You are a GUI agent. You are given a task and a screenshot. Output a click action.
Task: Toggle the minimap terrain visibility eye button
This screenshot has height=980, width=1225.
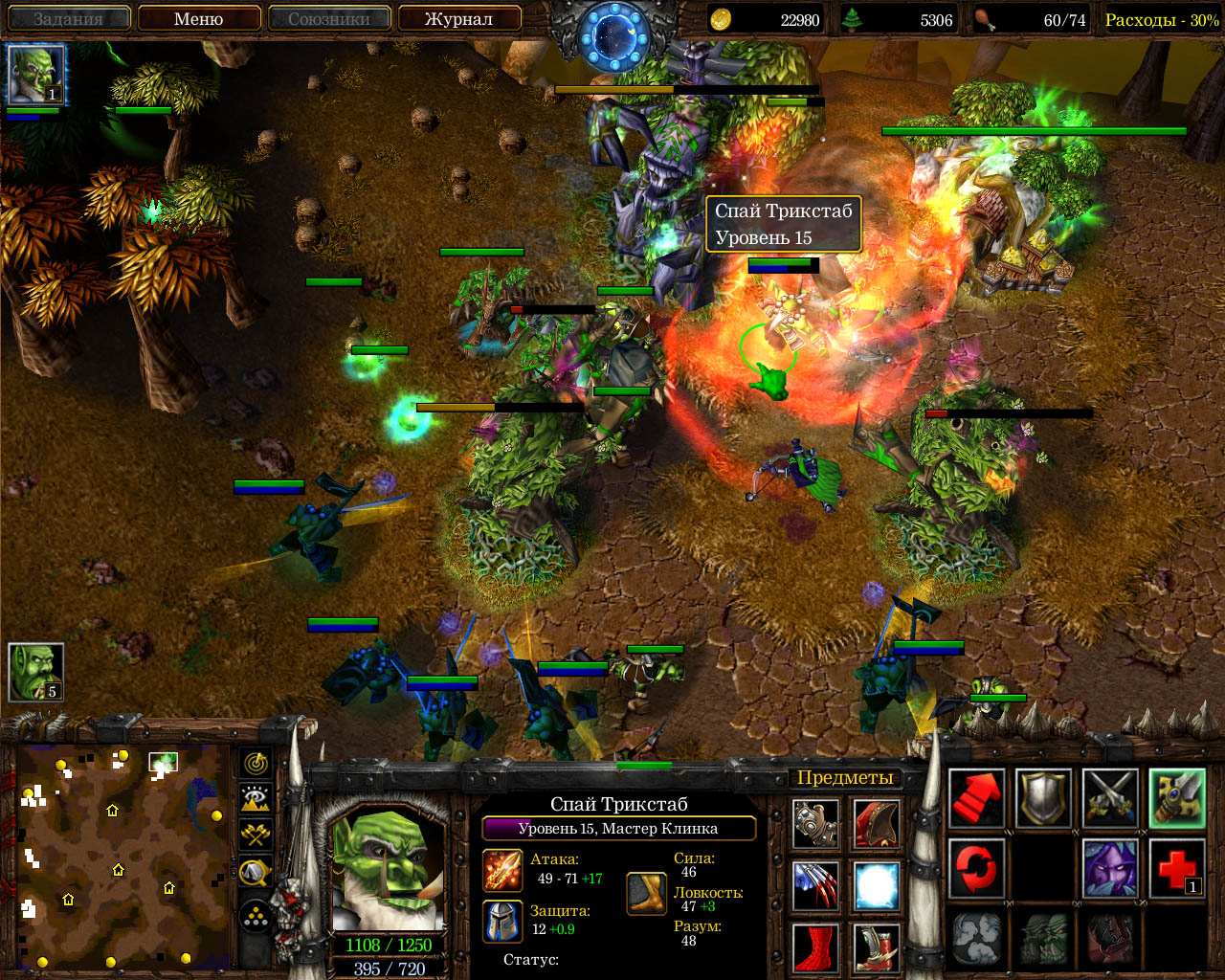256,799
